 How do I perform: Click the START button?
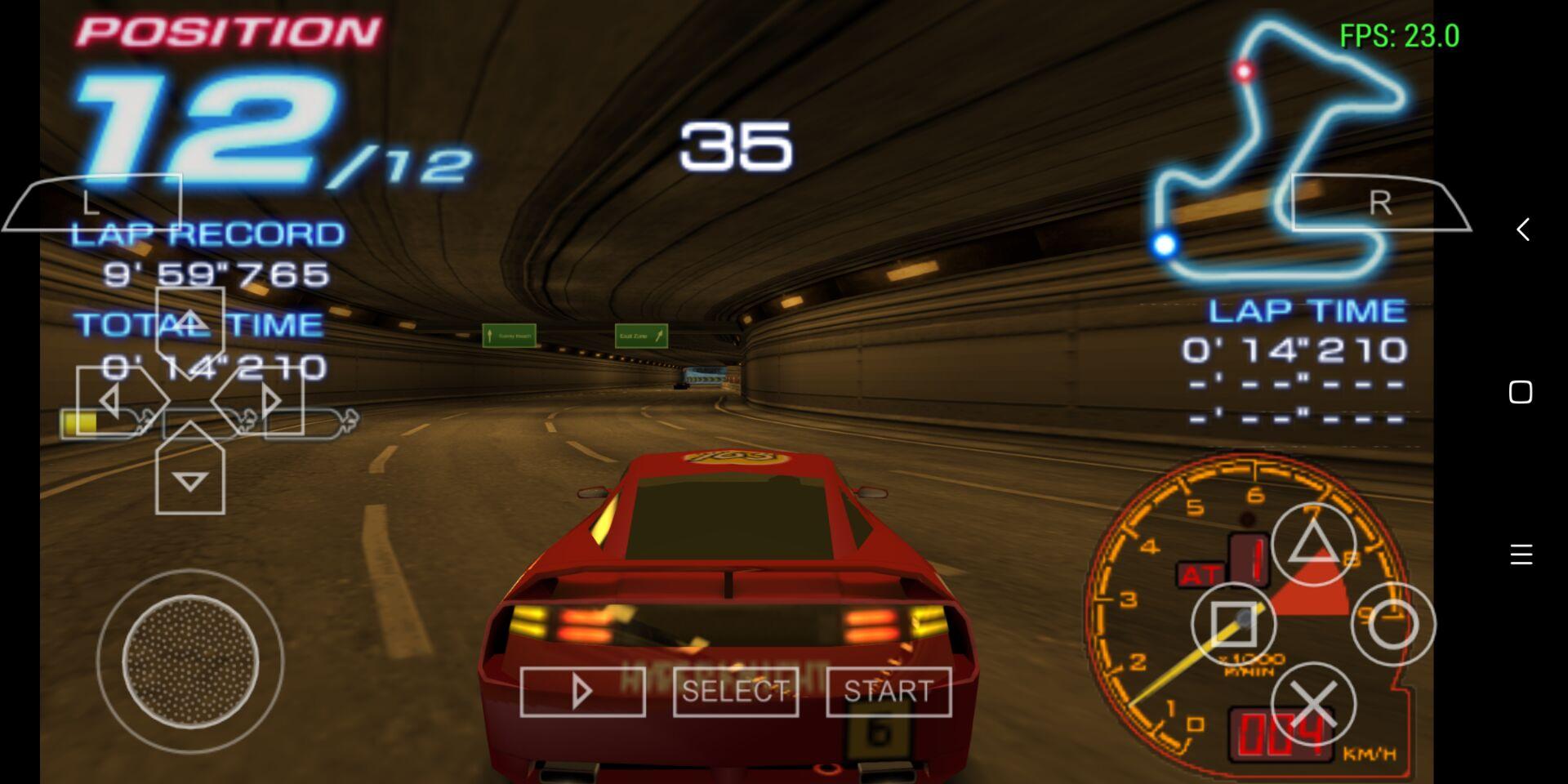click(x=889, y=692)
